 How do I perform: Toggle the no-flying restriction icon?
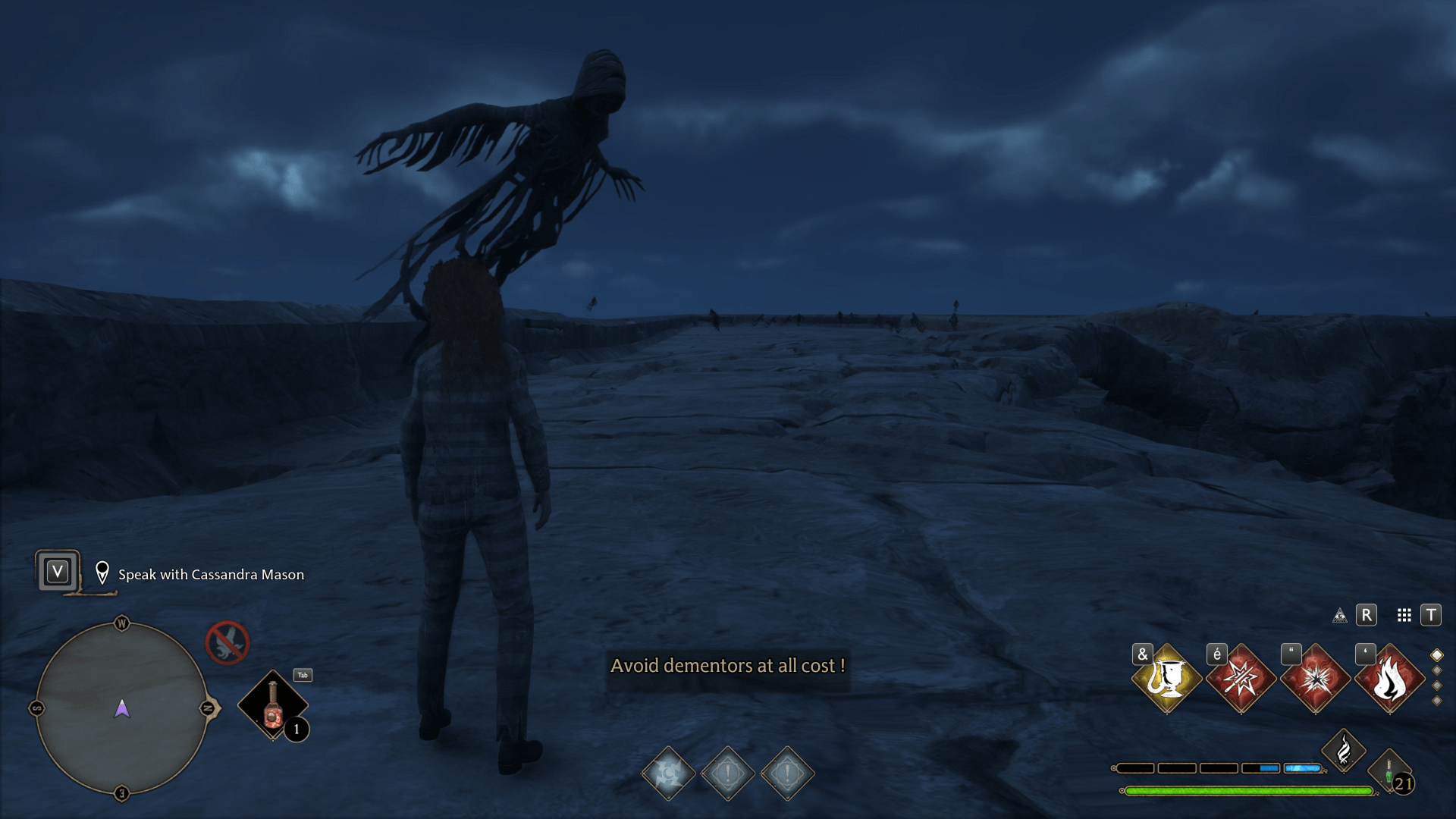point(226,642)
